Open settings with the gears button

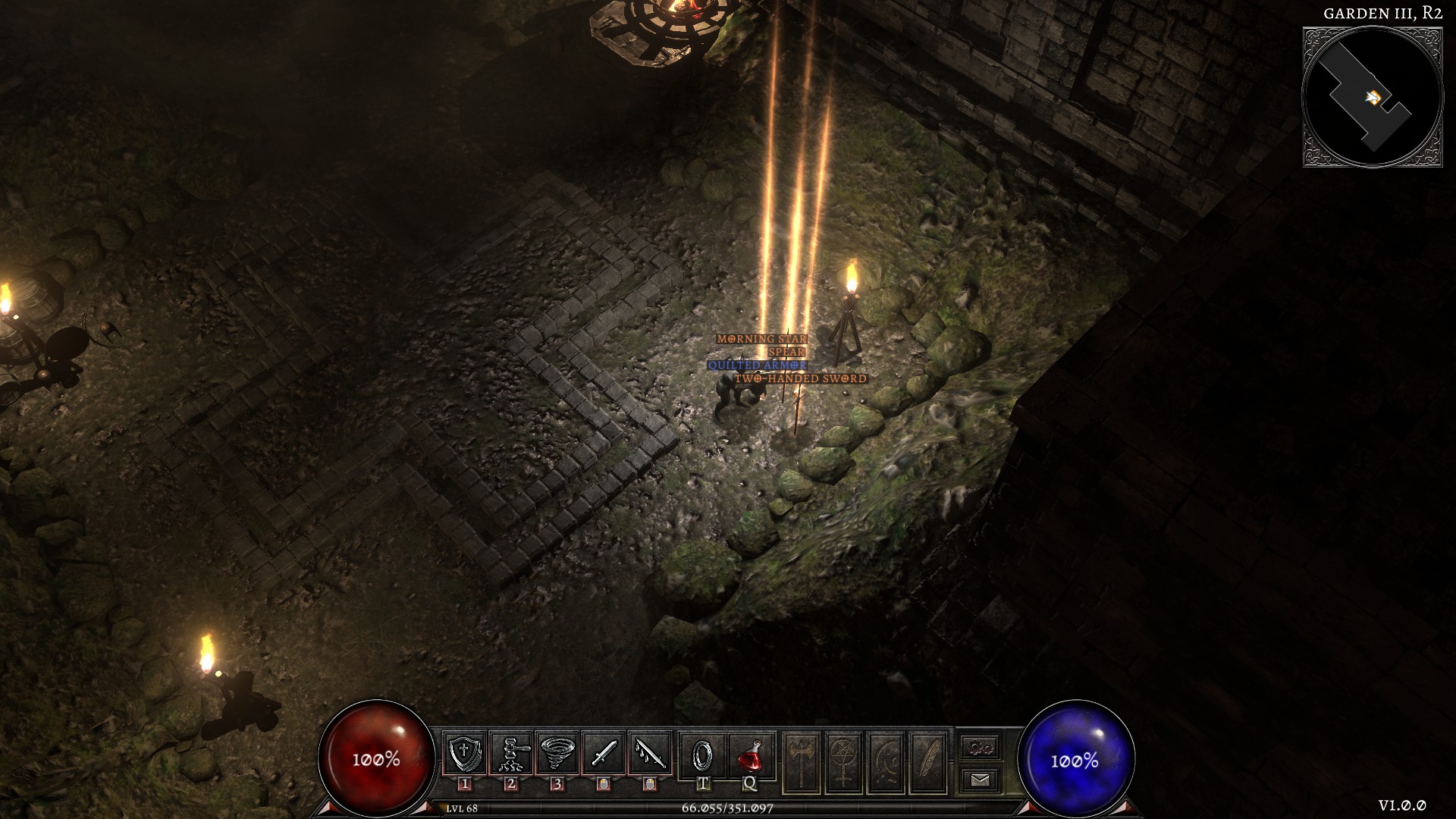coord(981,748)
